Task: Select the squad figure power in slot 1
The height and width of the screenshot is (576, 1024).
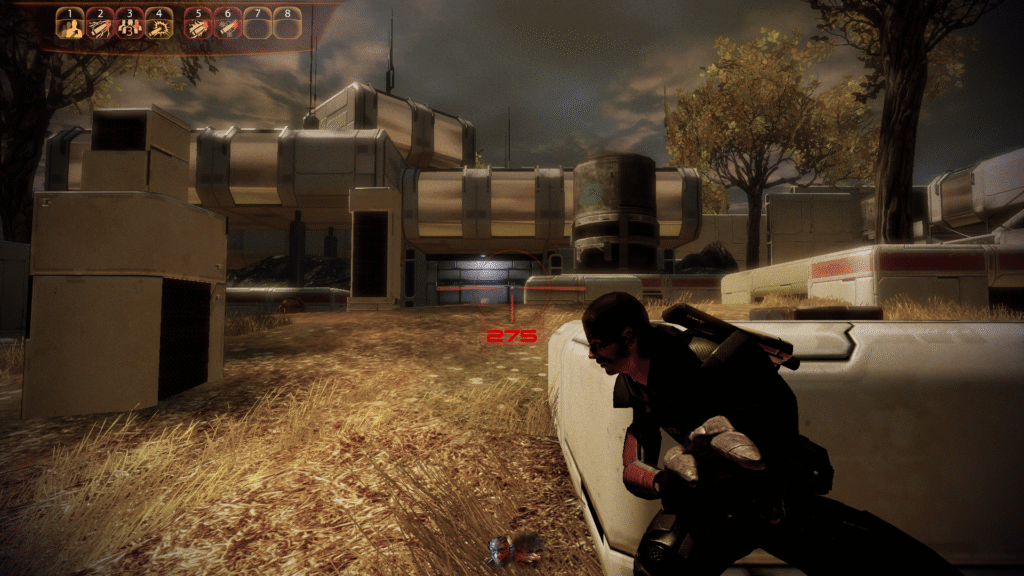Action: pos(69,25)
